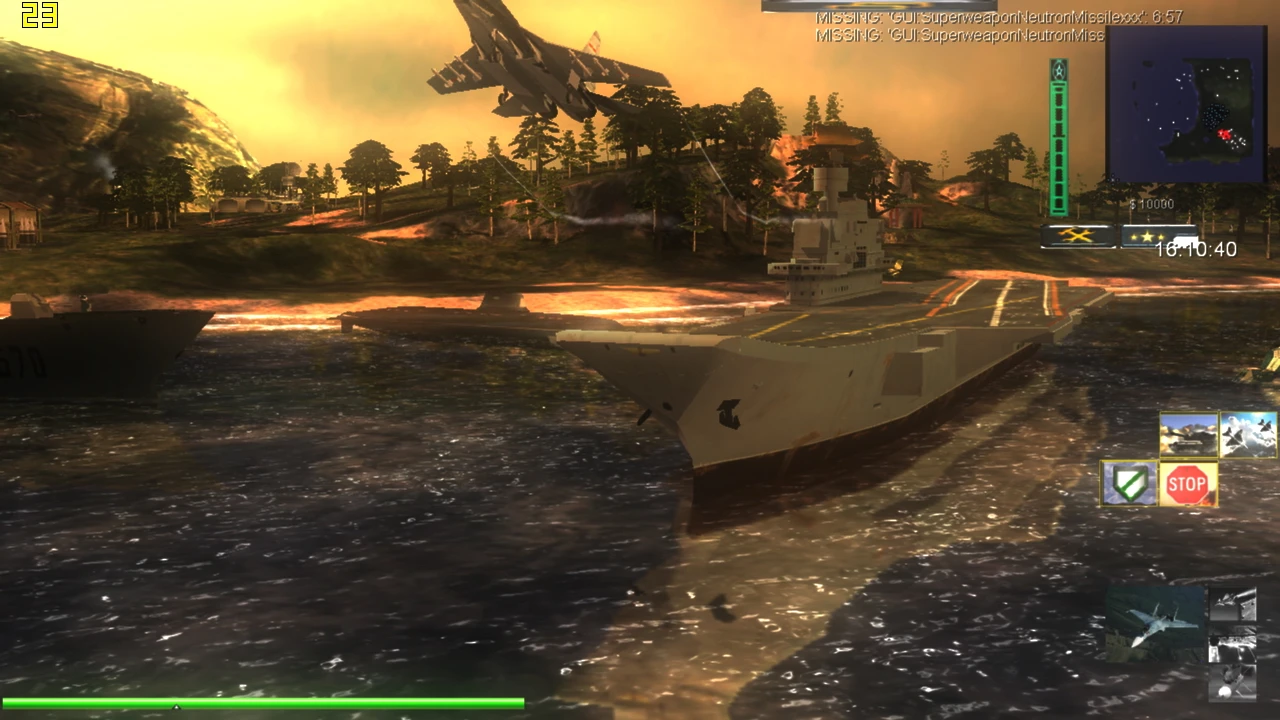1280x720 pixels.
Task: Click the 16:10:40 game clock
Action: pyautogui.click(x=1196, y=249)
